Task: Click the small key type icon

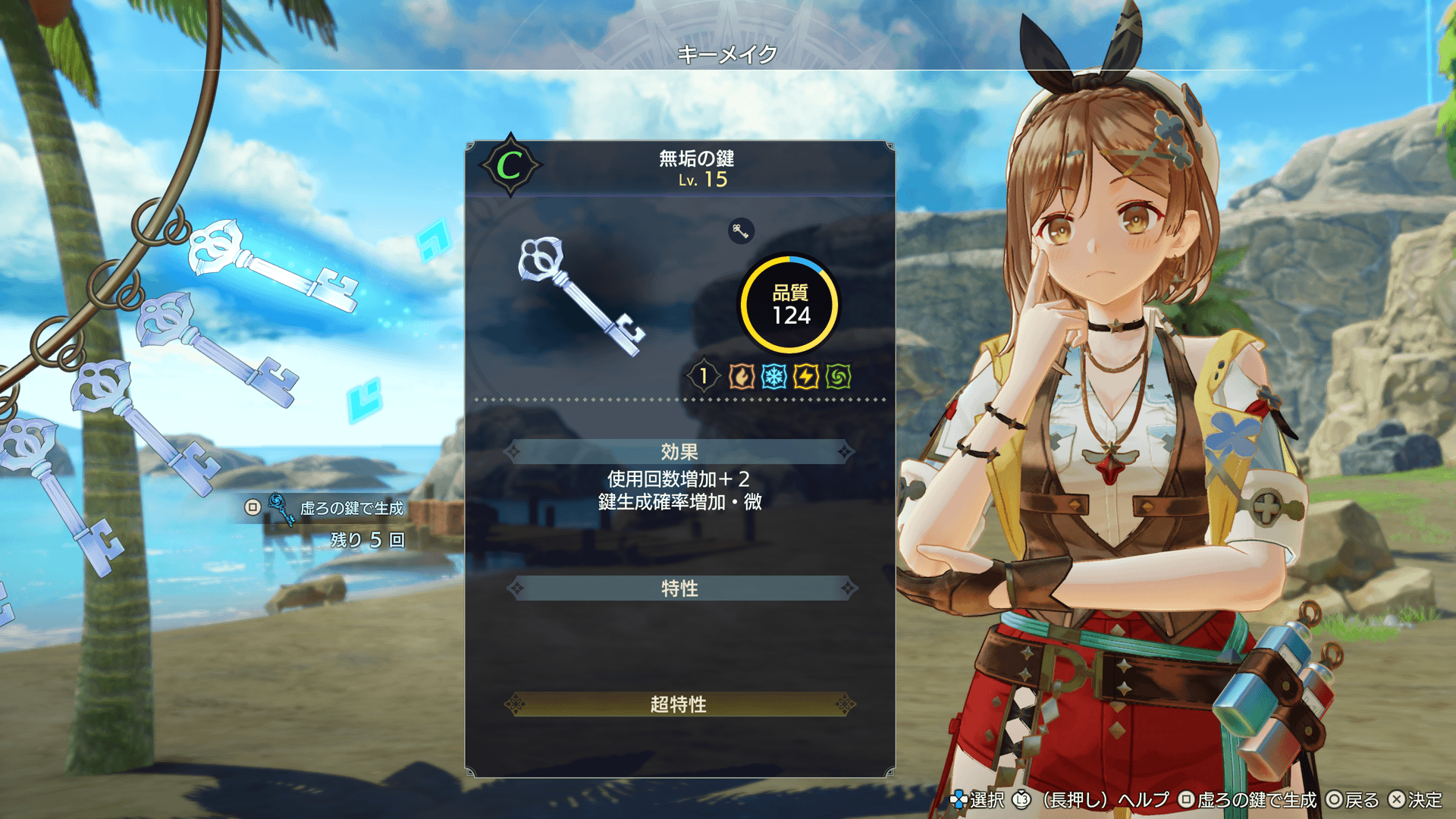Action: (741, 231)
